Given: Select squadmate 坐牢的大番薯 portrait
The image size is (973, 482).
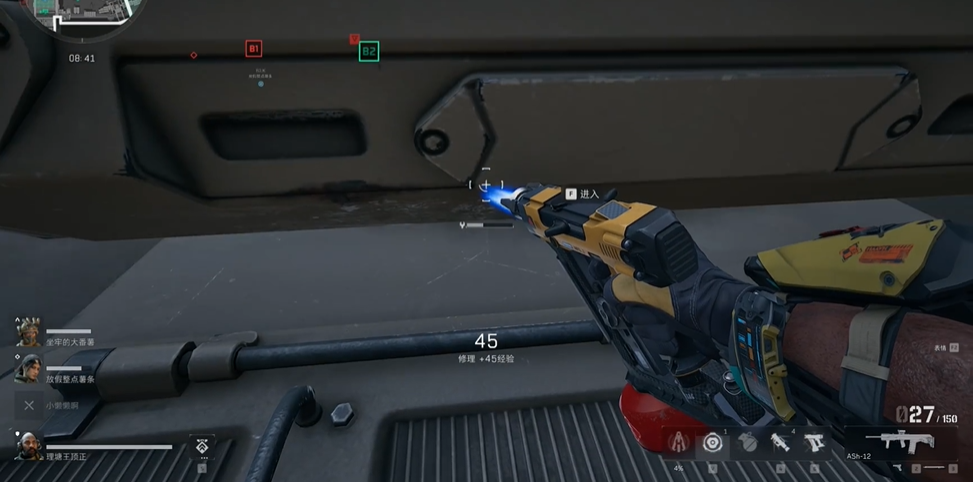Looking at the screenshot, I should tap(28, 331).
